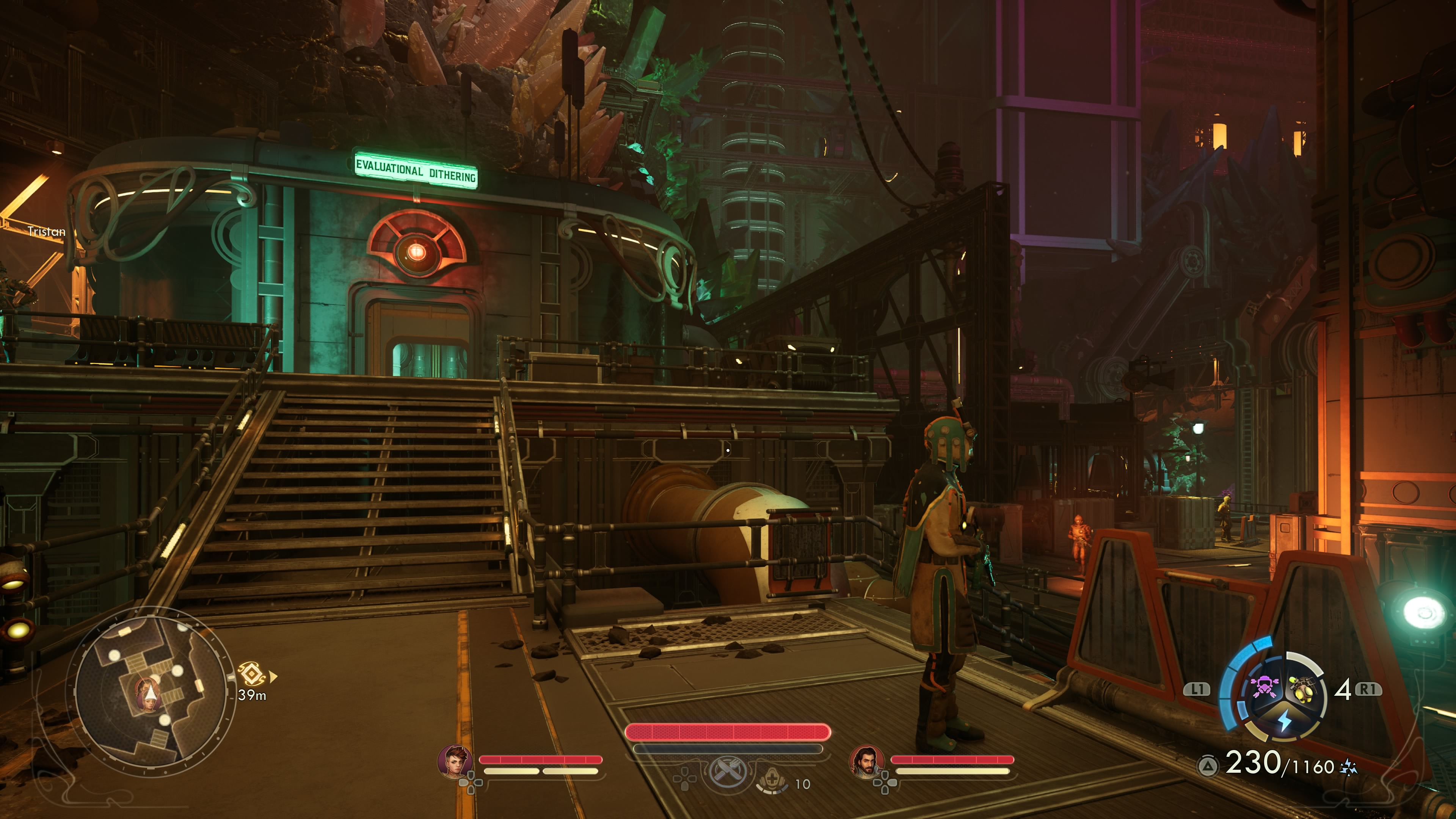Activate the purple gas mask gadget
Screen dimensions: 1456x819
click(x=1264, y=687)
